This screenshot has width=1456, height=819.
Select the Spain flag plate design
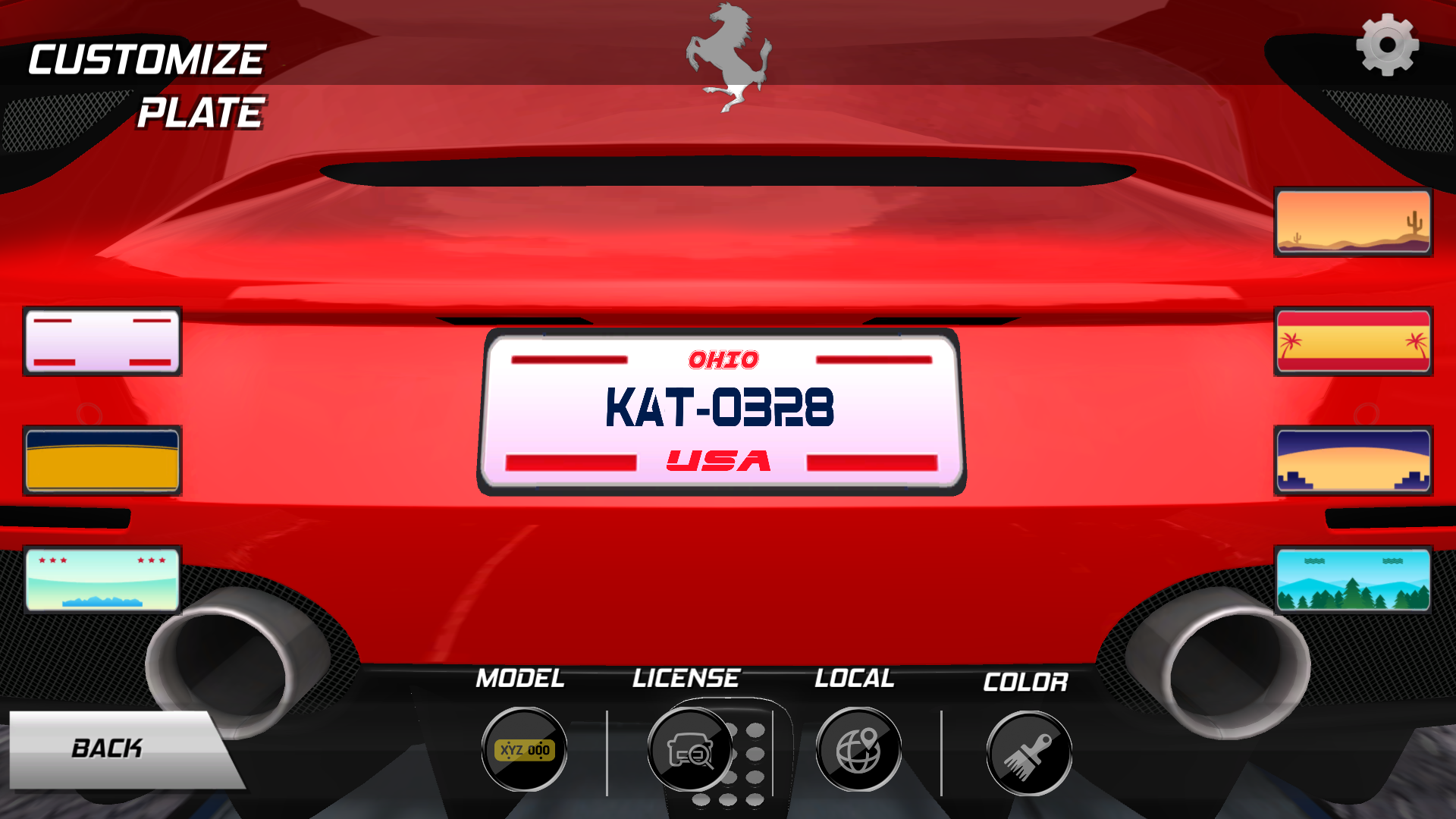1353,340
